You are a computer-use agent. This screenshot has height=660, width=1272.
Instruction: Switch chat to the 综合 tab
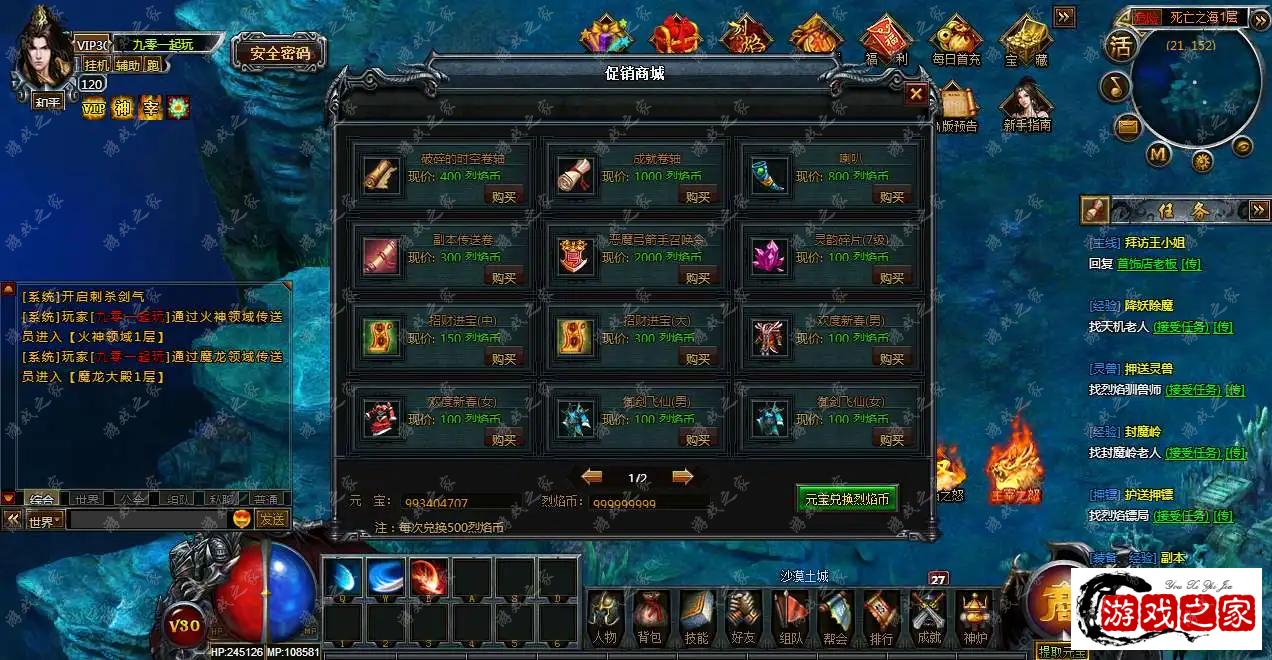[42, 499]
